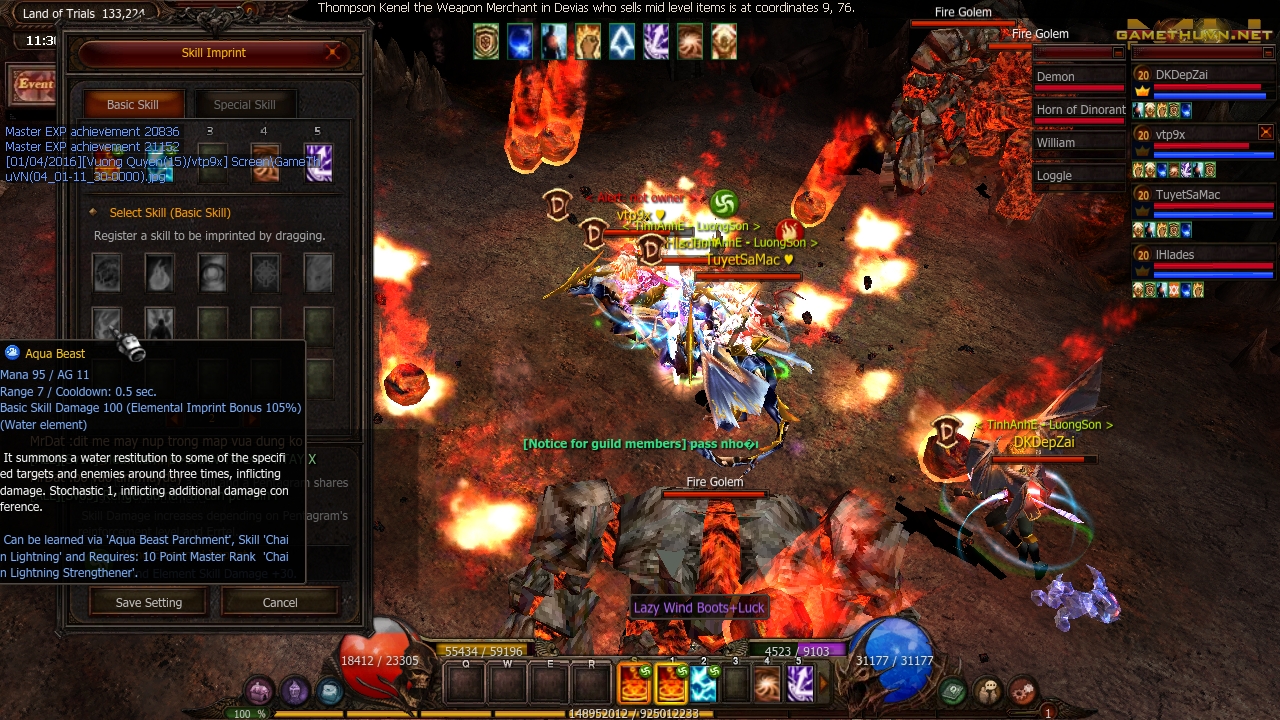The image size is (1280, 720).
Task: Open the green quest guide book icon
Action: [x=953, y=690]
